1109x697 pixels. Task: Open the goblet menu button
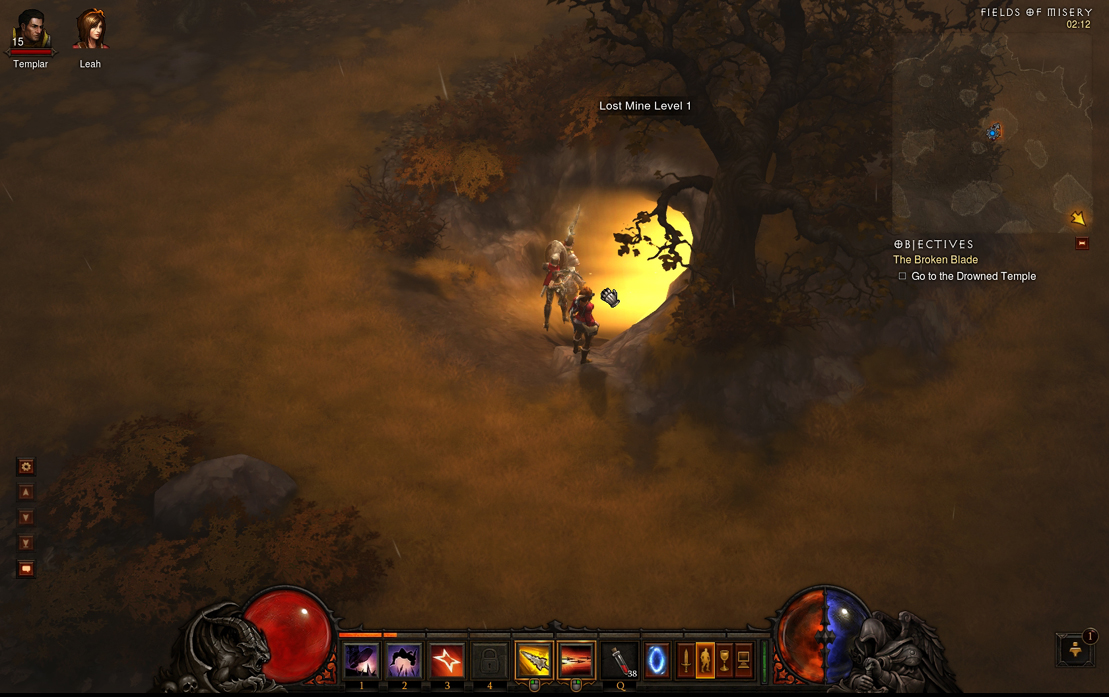(x=724, y=661)
